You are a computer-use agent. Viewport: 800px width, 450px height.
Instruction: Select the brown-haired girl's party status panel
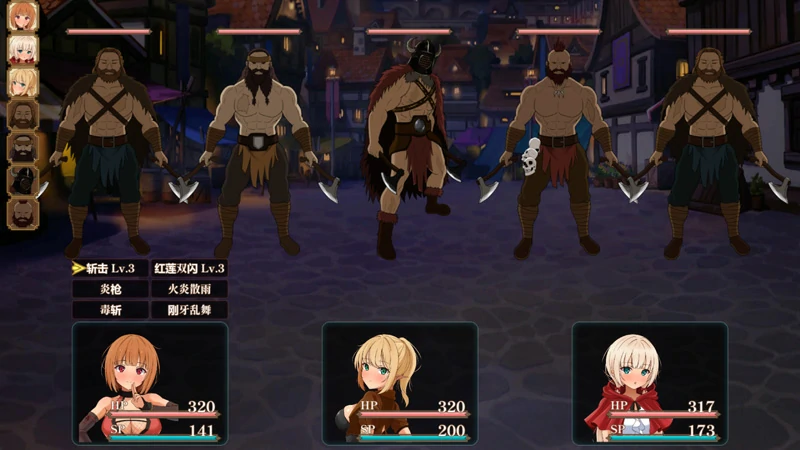150,383
